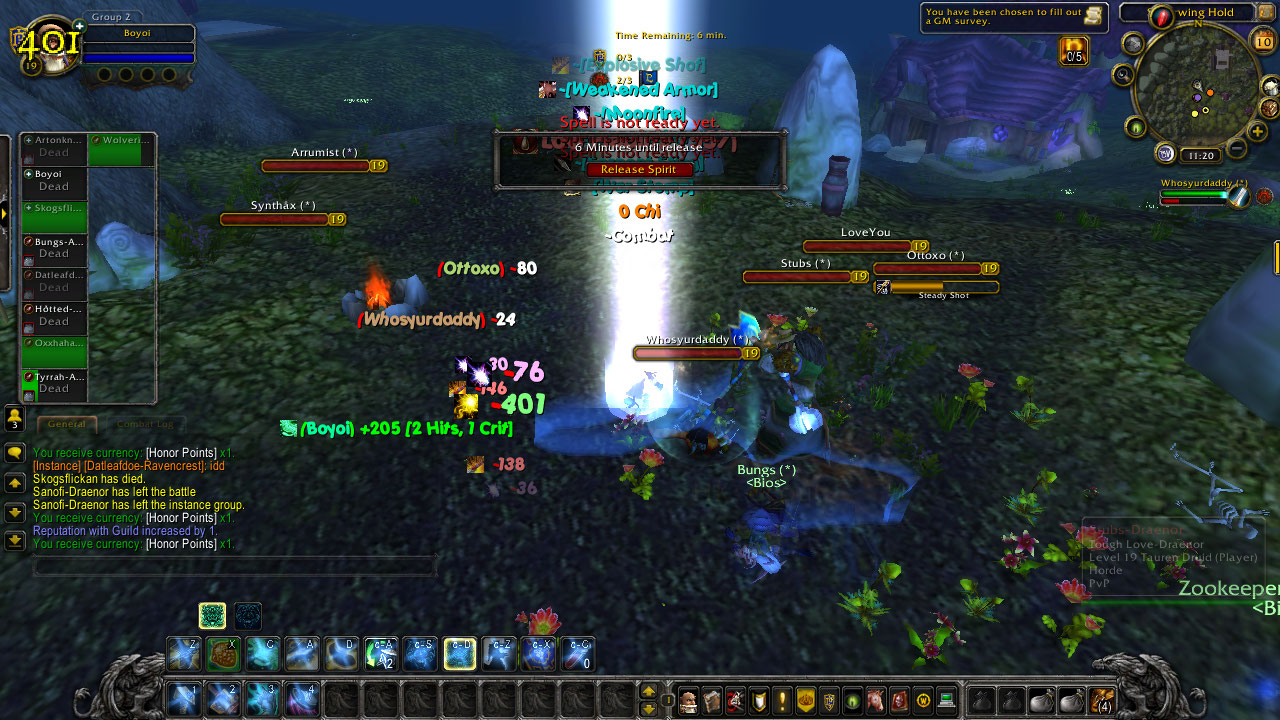This screenshot has height=720, width=1280.
Task: Activate the highlighted c-D ability
Action: coord(460,653)
